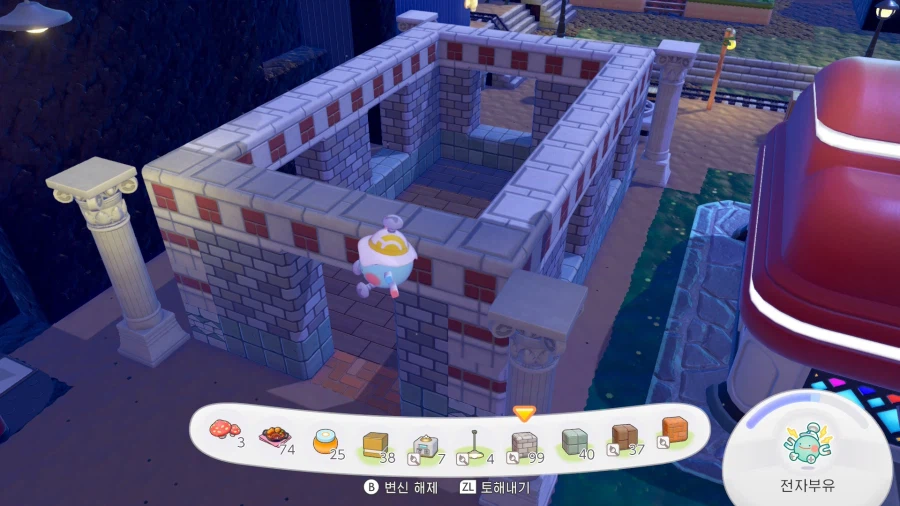Select the gray brick block slot
The height and width of the screenshot is (506, 900).
pyautogui.click(x=524, y=444)
